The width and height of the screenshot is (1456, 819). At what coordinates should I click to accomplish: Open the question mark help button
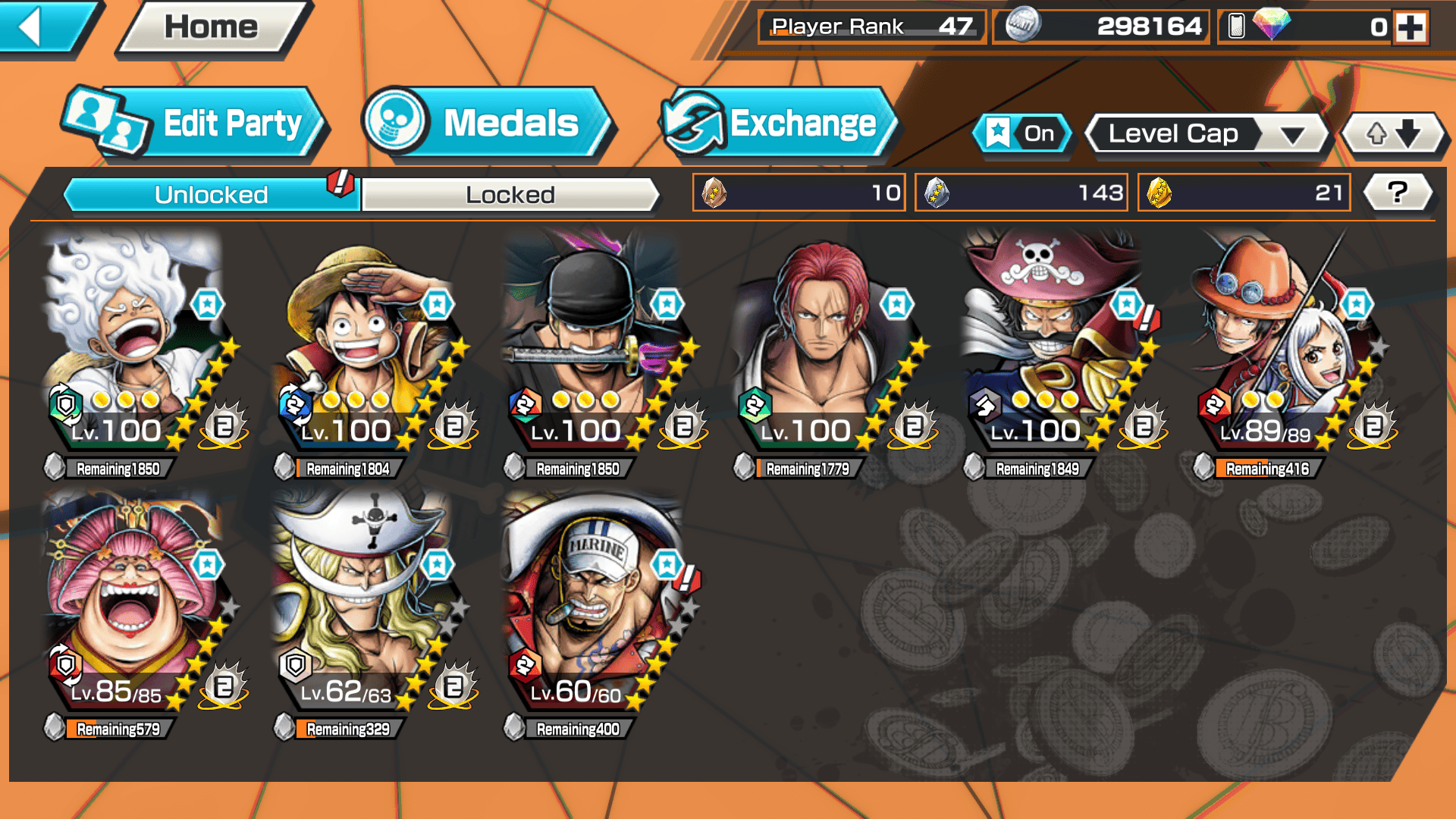click(x=1397, y=193)
